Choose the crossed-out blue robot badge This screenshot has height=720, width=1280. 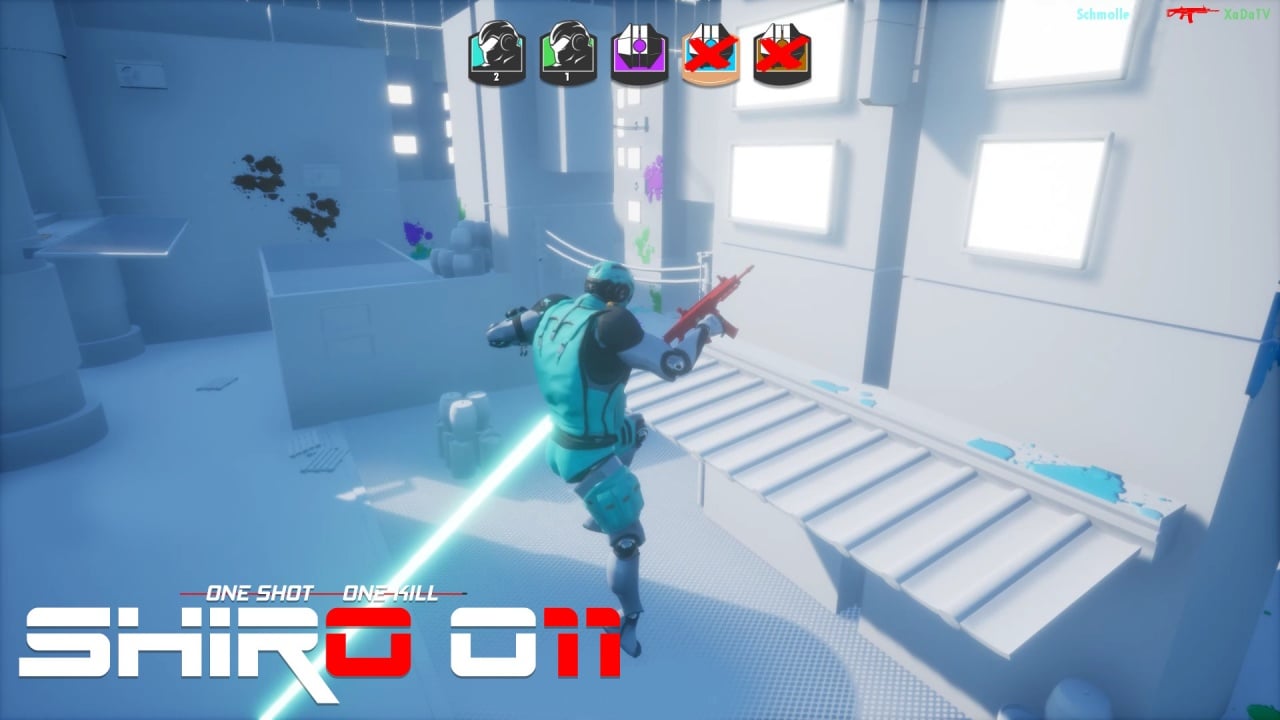click(711, 53)
